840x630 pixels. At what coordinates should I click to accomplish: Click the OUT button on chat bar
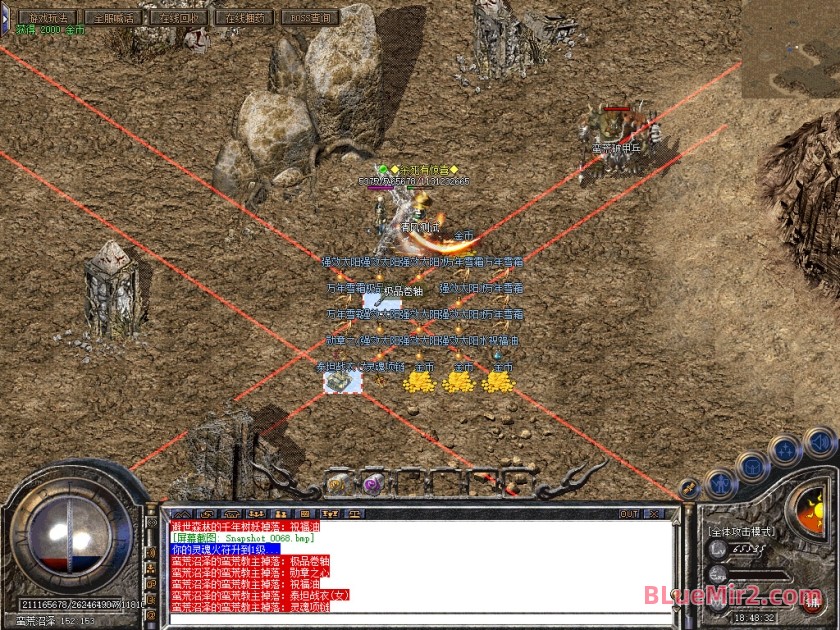coord(628,514)
